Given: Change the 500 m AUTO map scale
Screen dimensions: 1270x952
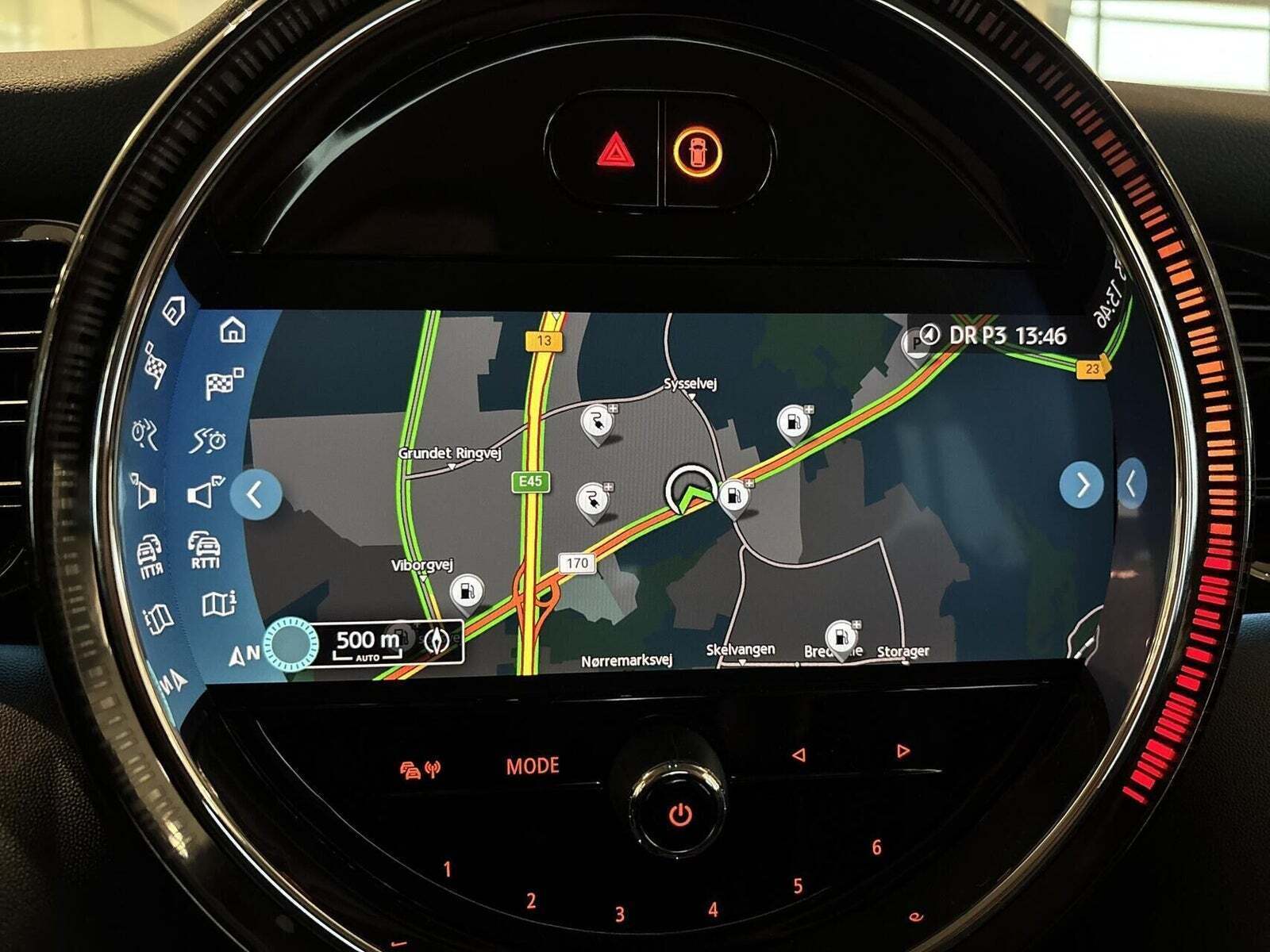Looking at the screenshot, I should coord(368,643).
